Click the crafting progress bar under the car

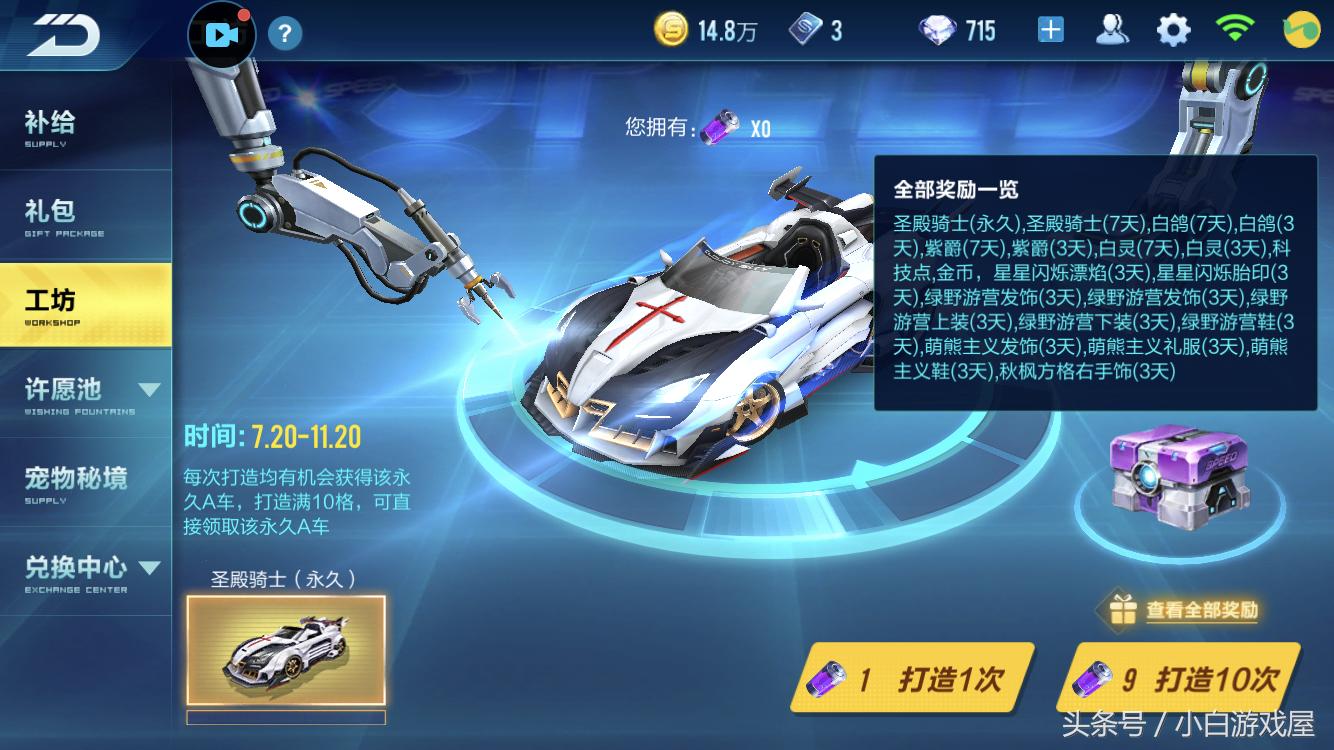[286, 718]
